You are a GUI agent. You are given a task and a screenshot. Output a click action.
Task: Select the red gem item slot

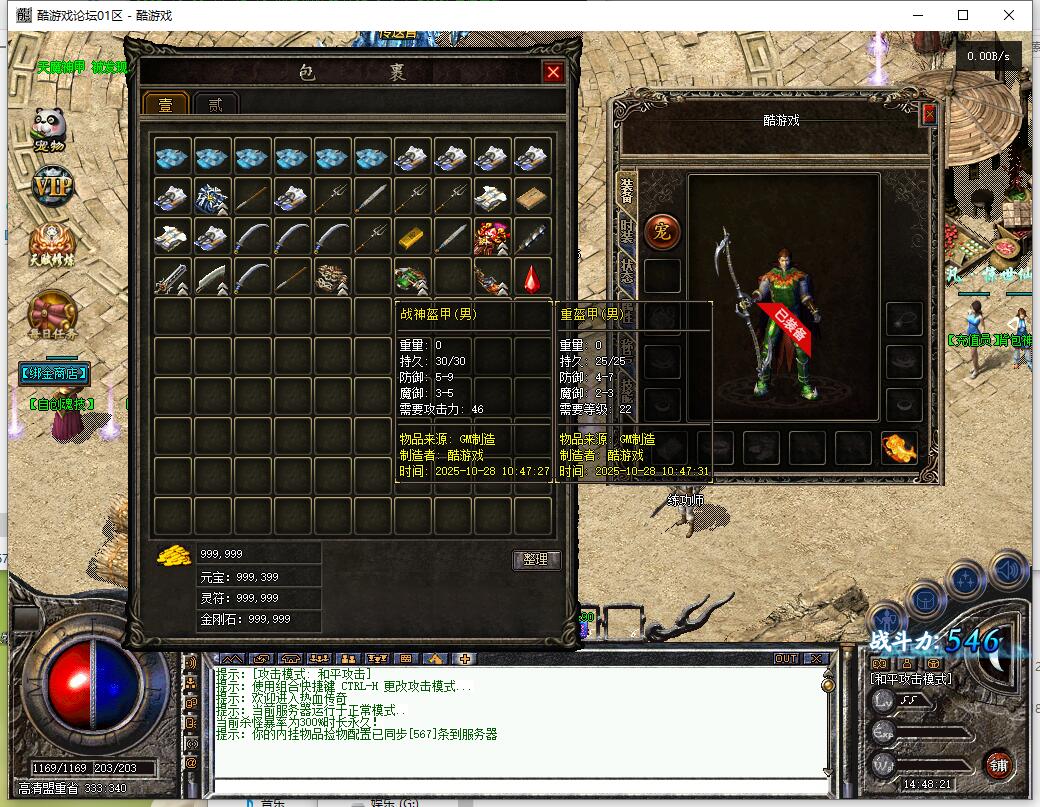click(x=532, y=276)
